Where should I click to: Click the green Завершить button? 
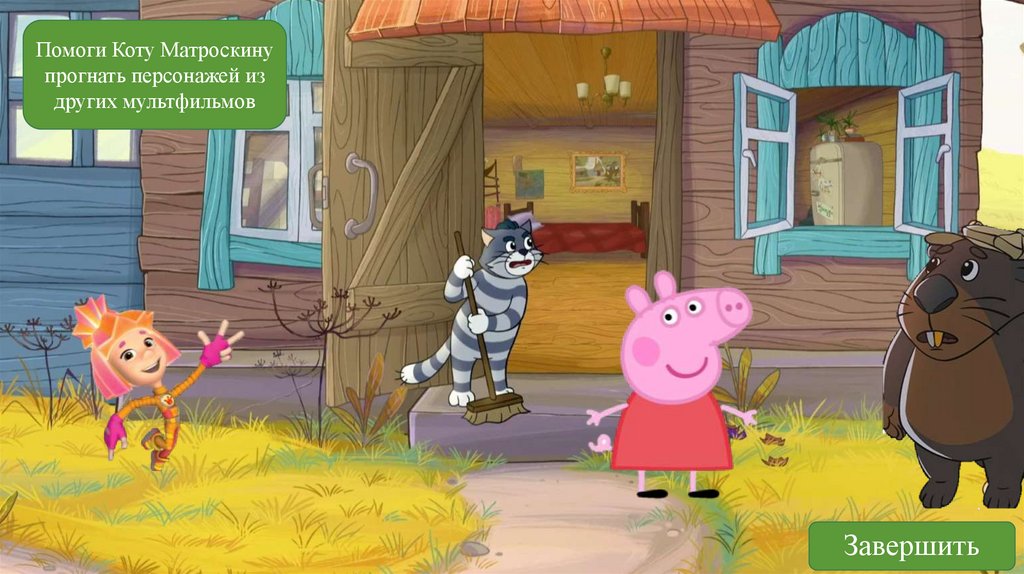click(x=911, y=546)
